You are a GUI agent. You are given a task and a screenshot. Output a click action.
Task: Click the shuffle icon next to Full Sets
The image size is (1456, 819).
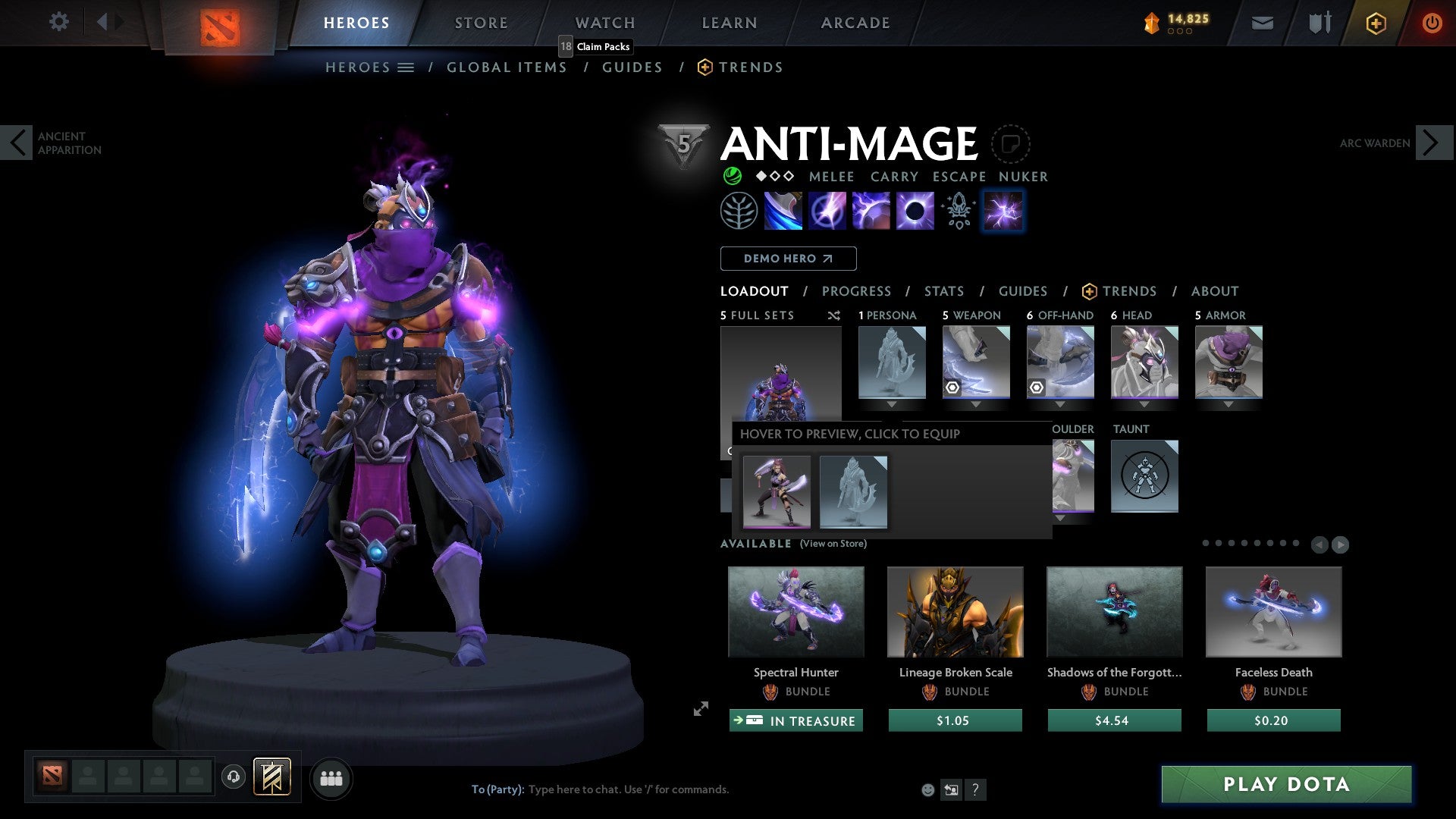pyautogui.click(x=833, y=315)
